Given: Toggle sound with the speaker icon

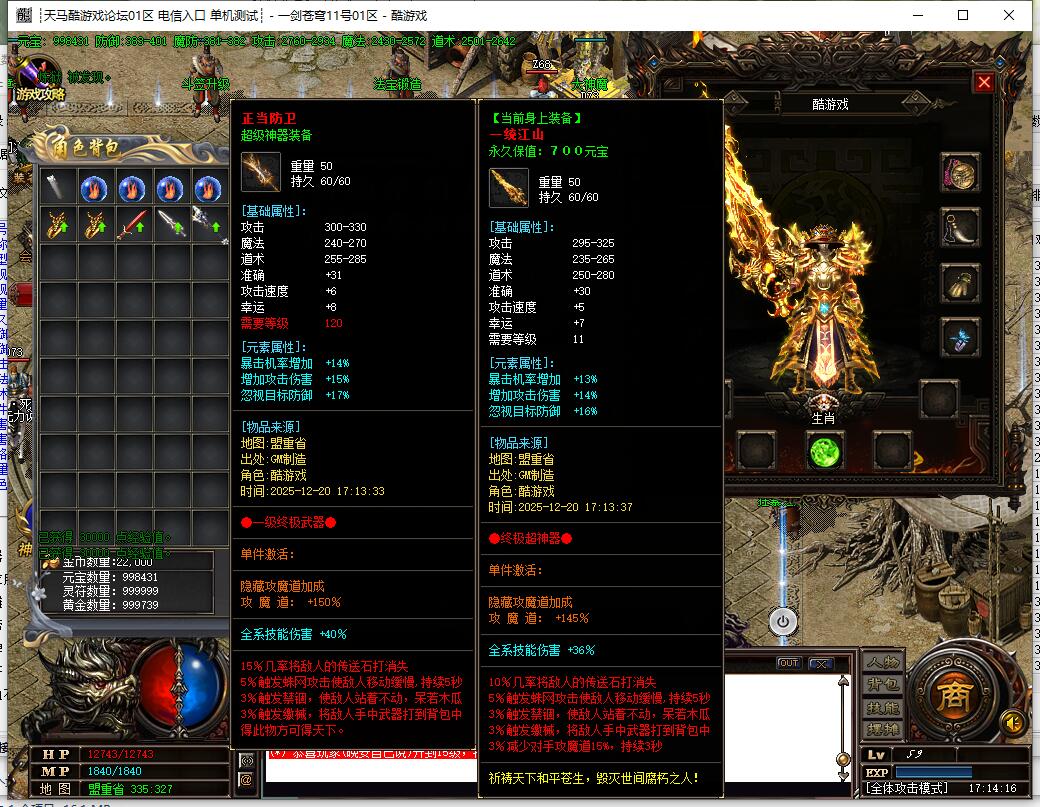Looking at the screenshot, I should pos(1015,722).
